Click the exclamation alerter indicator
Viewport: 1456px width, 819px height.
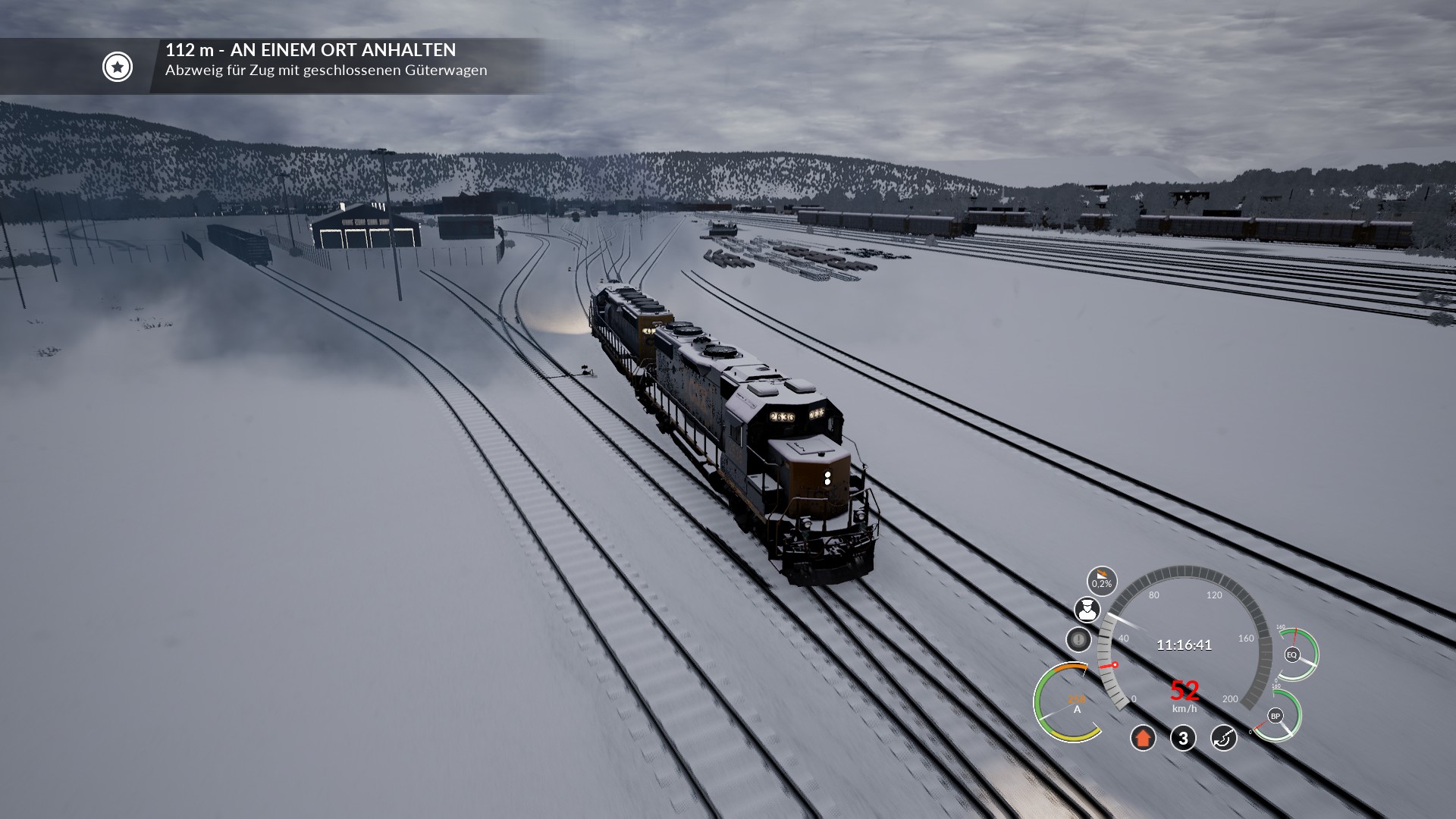tap(1078, 639)
